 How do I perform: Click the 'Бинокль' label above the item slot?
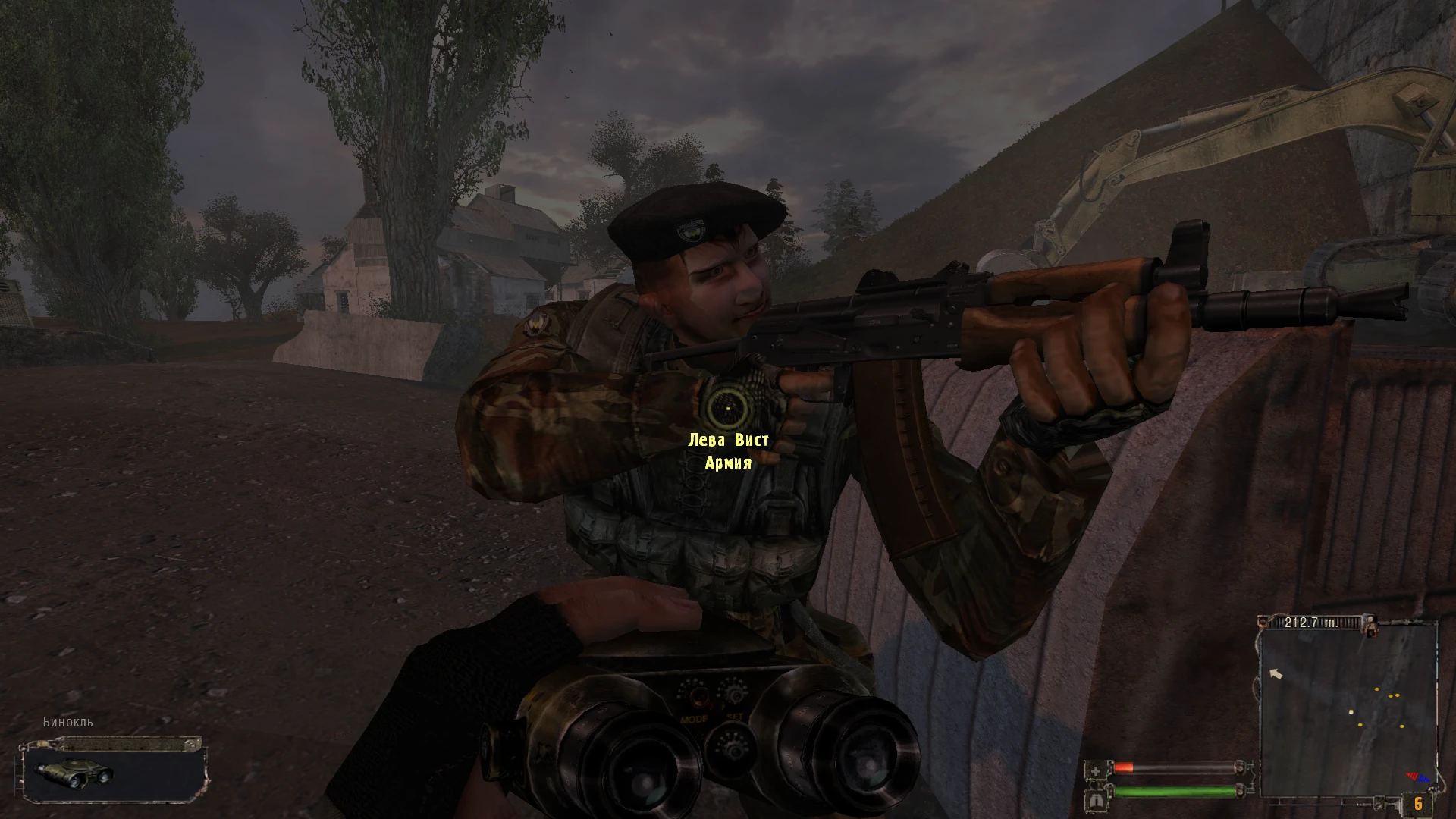(67, 723)
